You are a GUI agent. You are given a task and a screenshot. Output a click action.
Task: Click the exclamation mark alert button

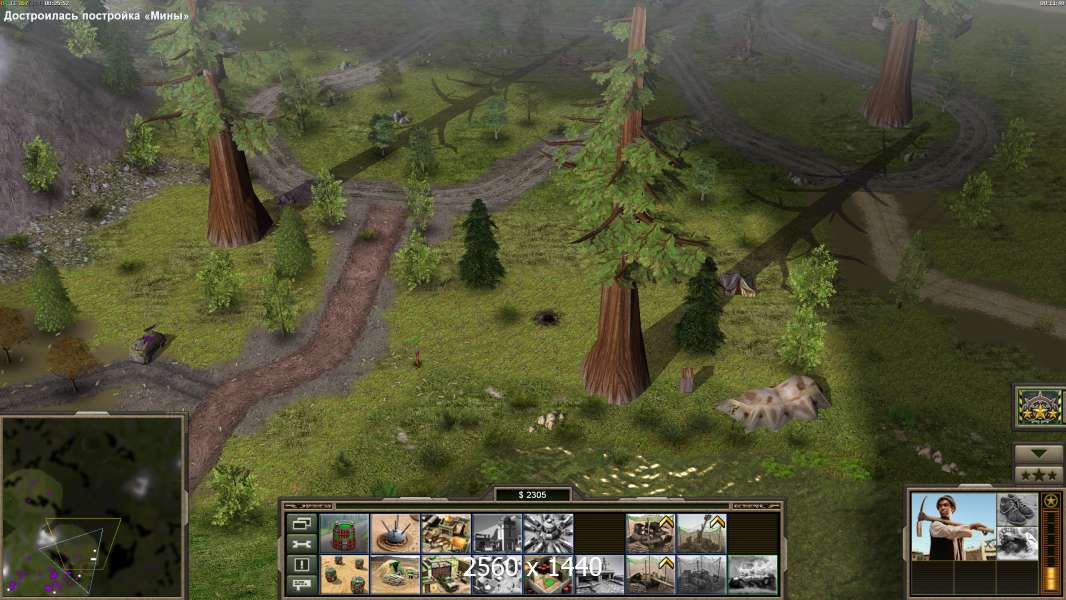point(300,563)
